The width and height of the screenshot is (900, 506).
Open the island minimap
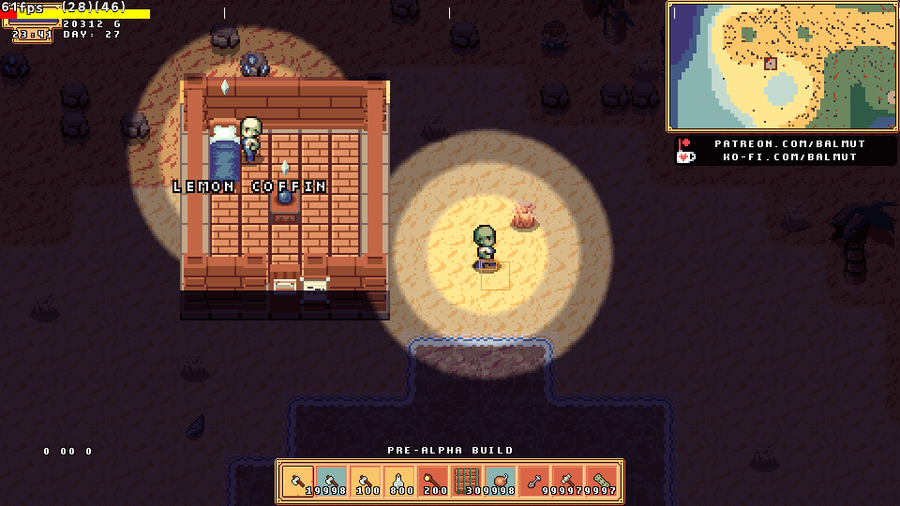[x=781, y=66]
